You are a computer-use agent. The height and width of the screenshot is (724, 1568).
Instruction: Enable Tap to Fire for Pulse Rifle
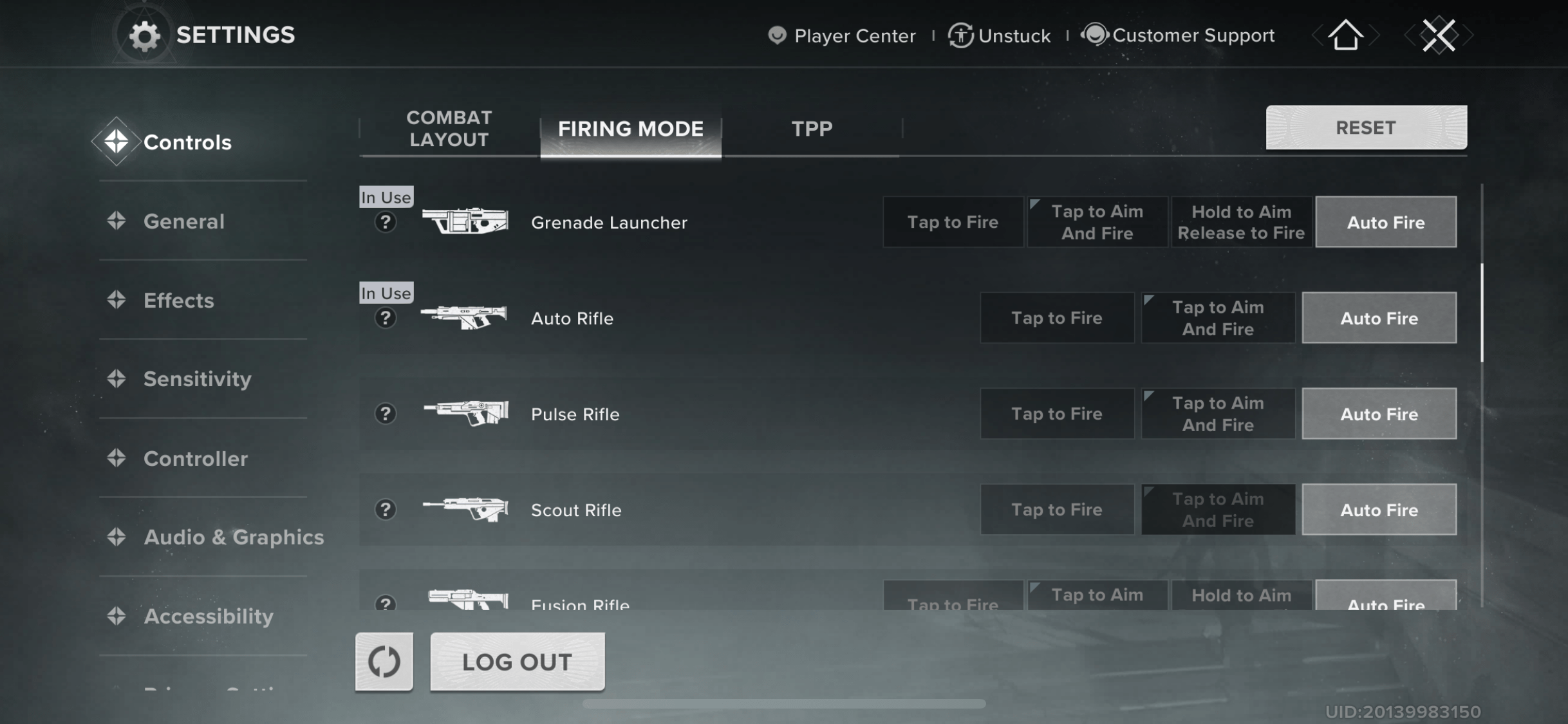pyautogui.click(x=1057, y=413)
